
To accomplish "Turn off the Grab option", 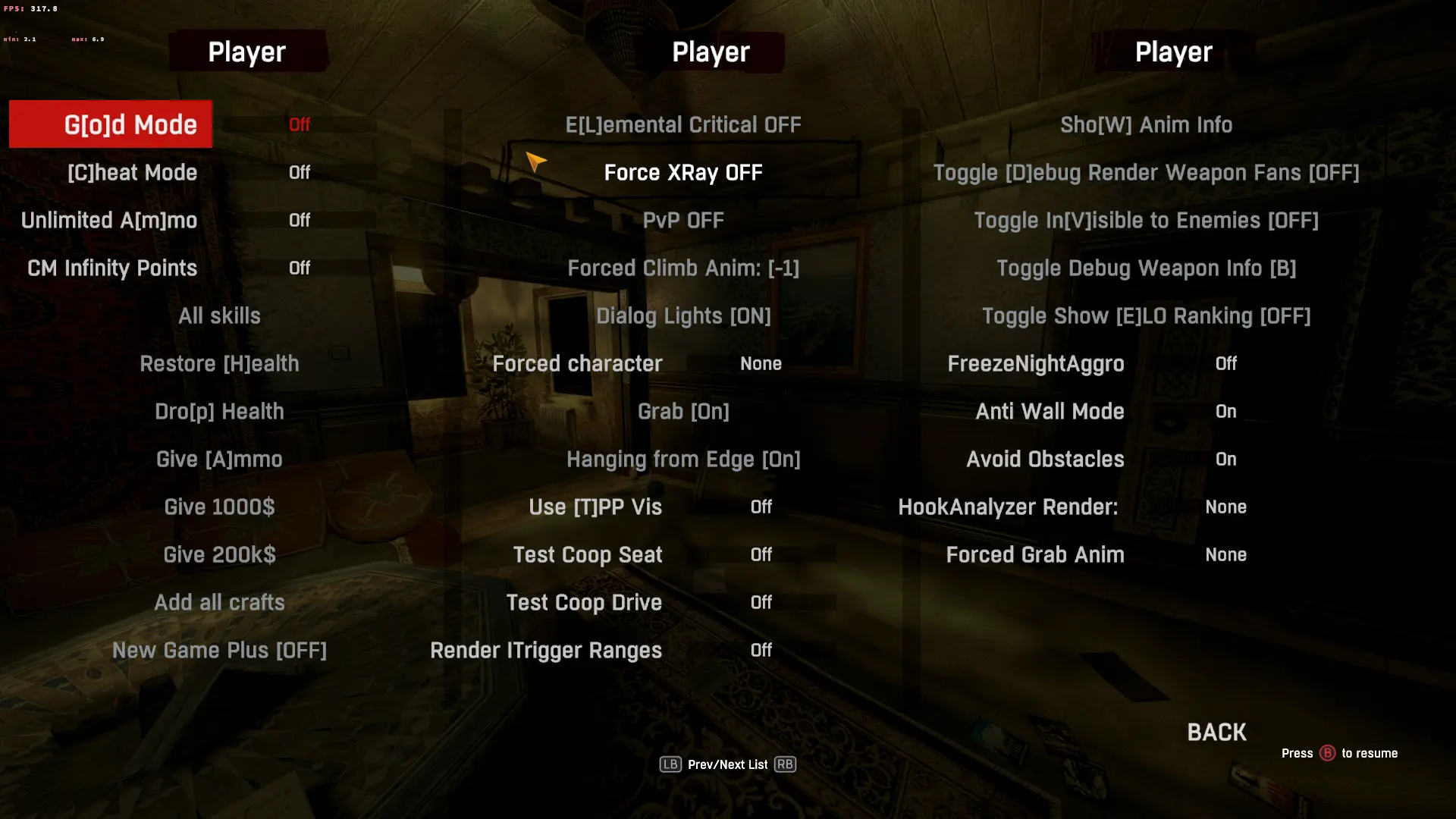I will 683,411.
